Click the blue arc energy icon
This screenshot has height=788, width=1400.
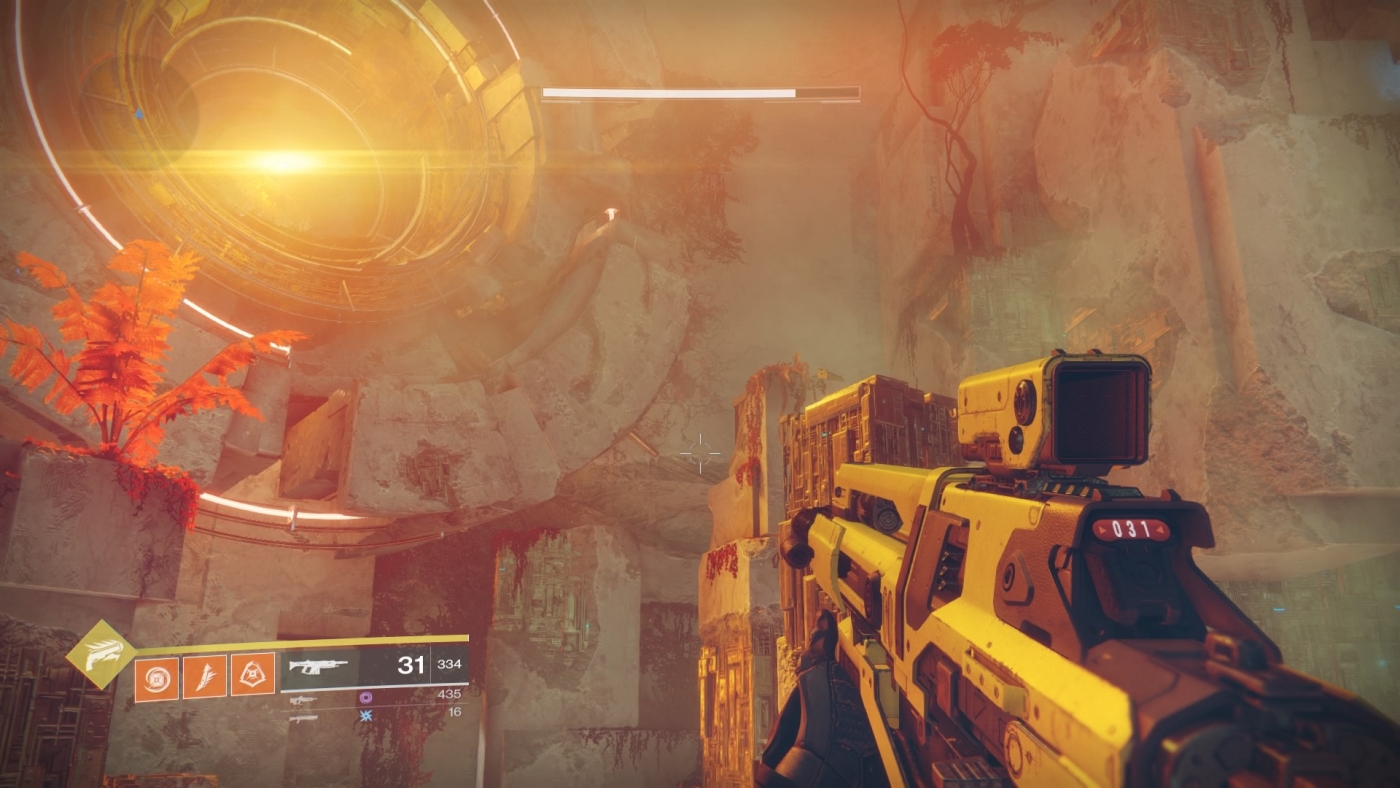(x=366, y=716)
